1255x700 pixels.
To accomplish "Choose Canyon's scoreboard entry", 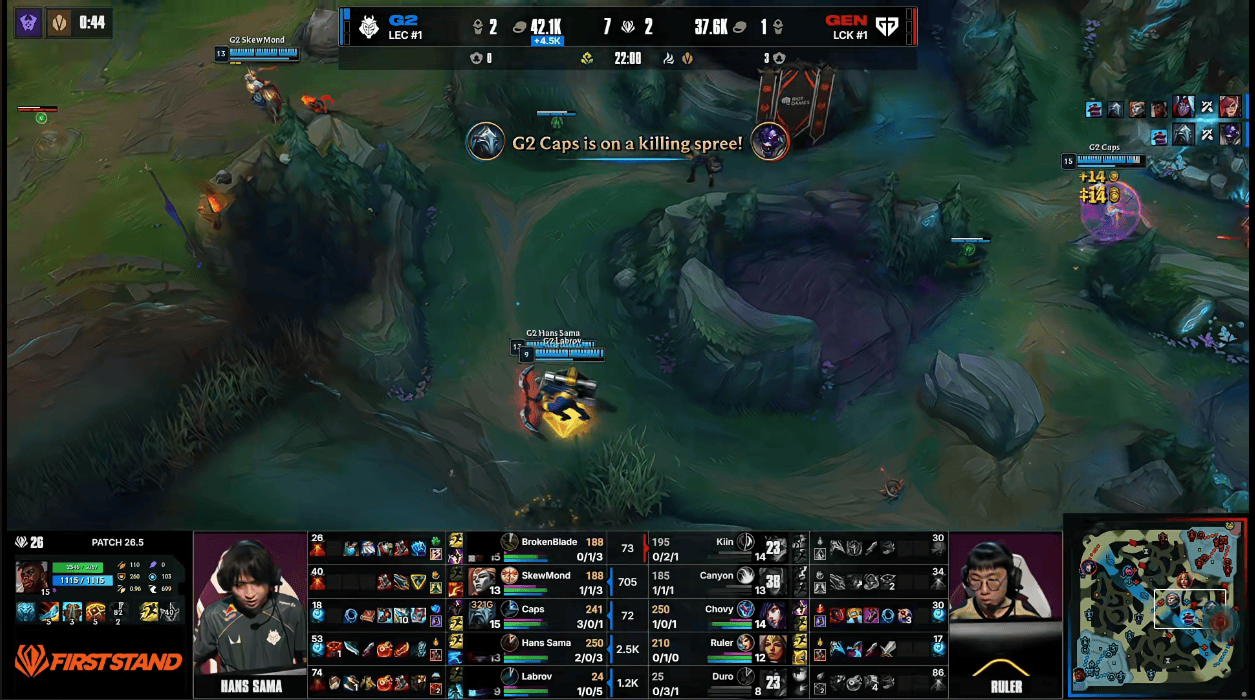I will coord(717,575).
